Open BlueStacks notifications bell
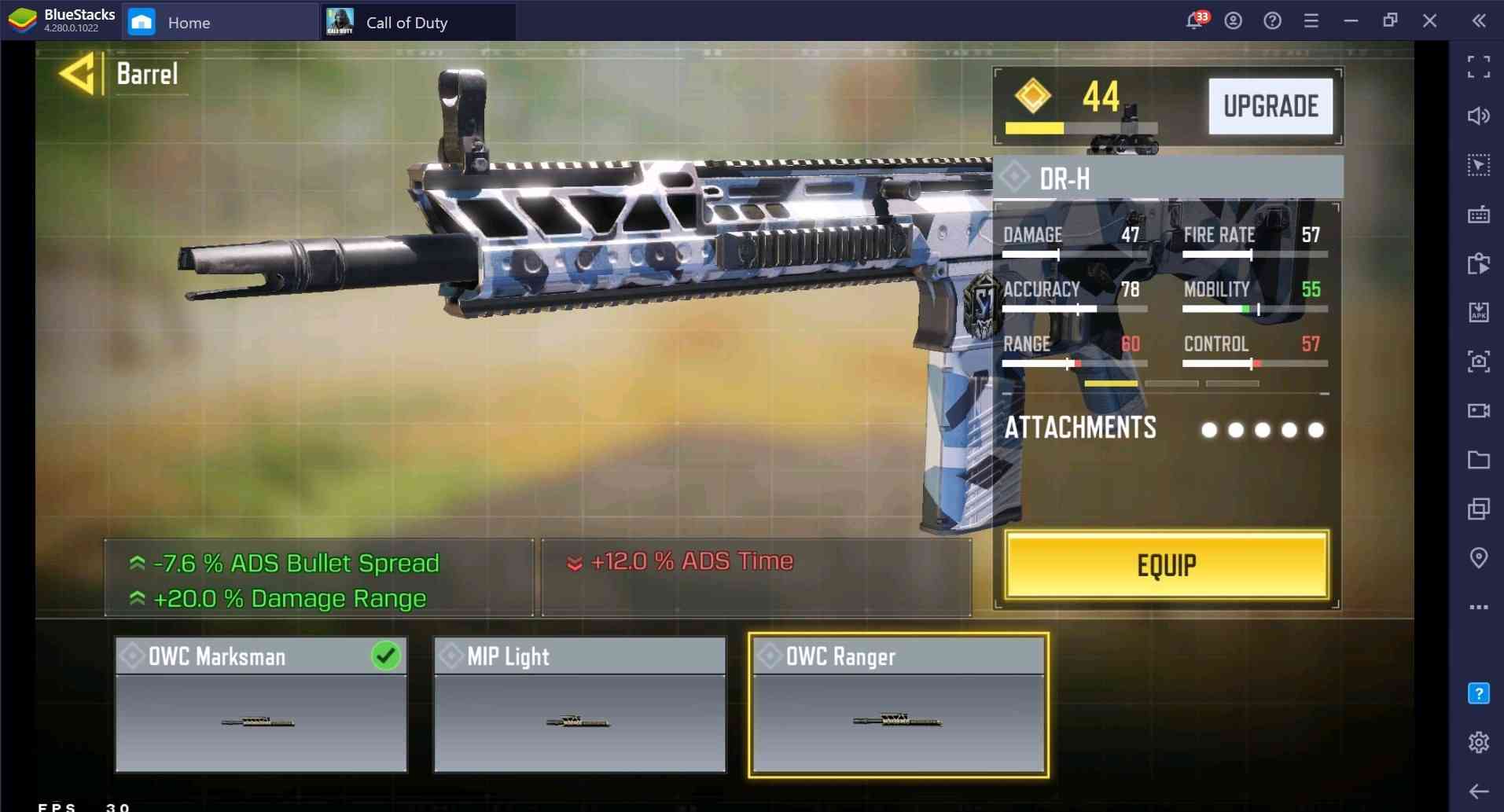Viewport: 1504px width, 812px height. point(1194,21)
